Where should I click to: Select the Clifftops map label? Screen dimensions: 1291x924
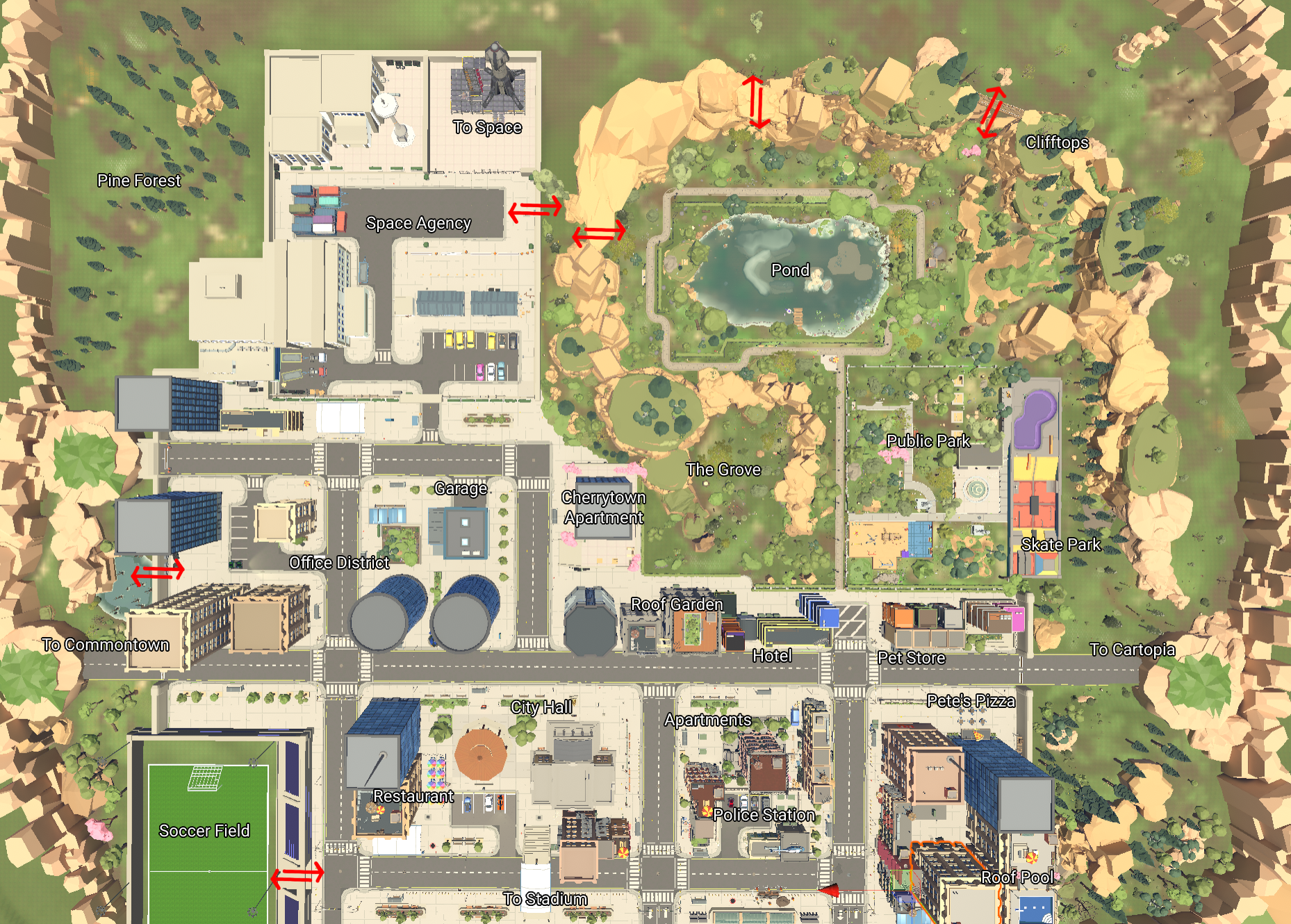click(1057, 142)
